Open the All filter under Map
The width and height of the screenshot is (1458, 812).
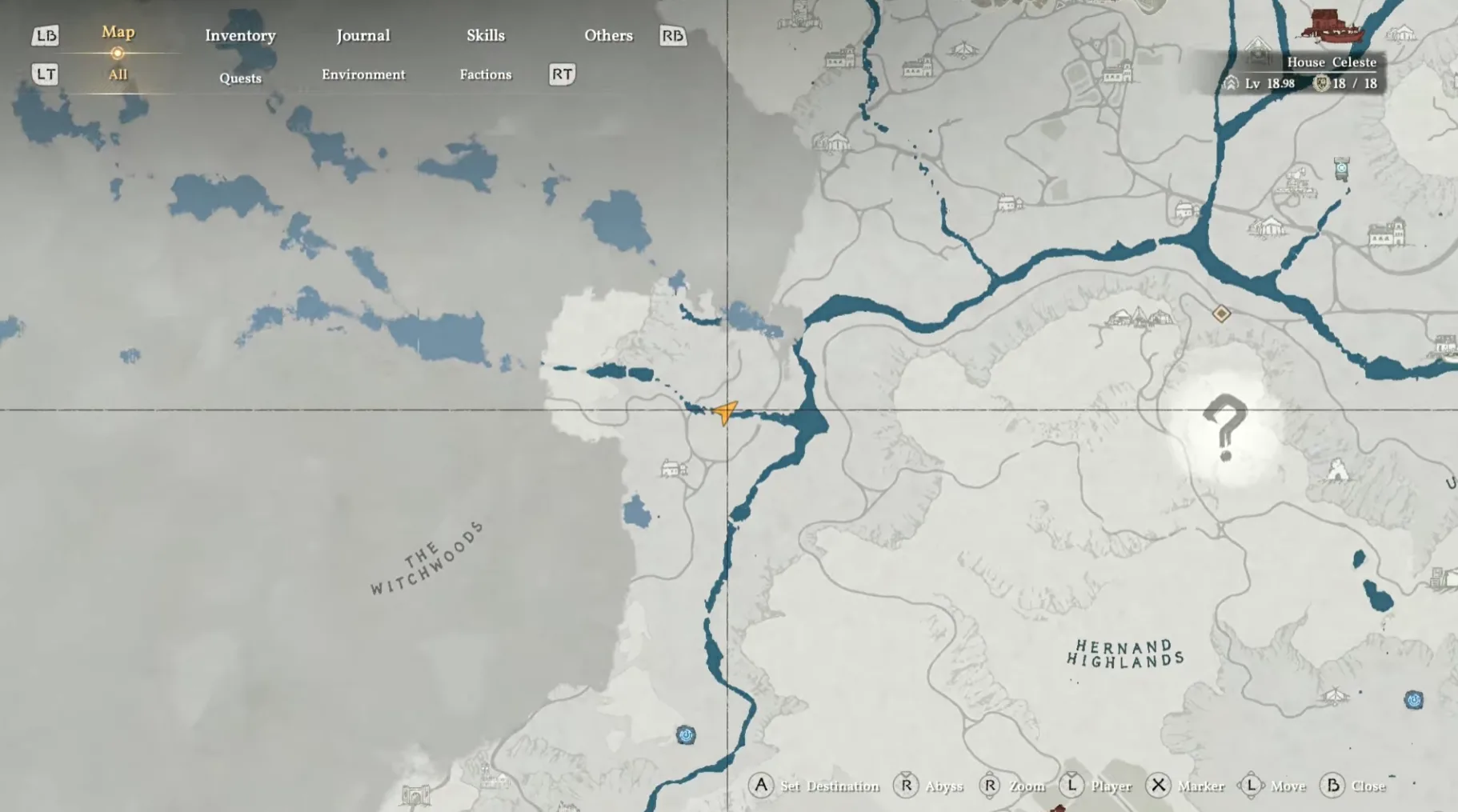pos(118,74)
